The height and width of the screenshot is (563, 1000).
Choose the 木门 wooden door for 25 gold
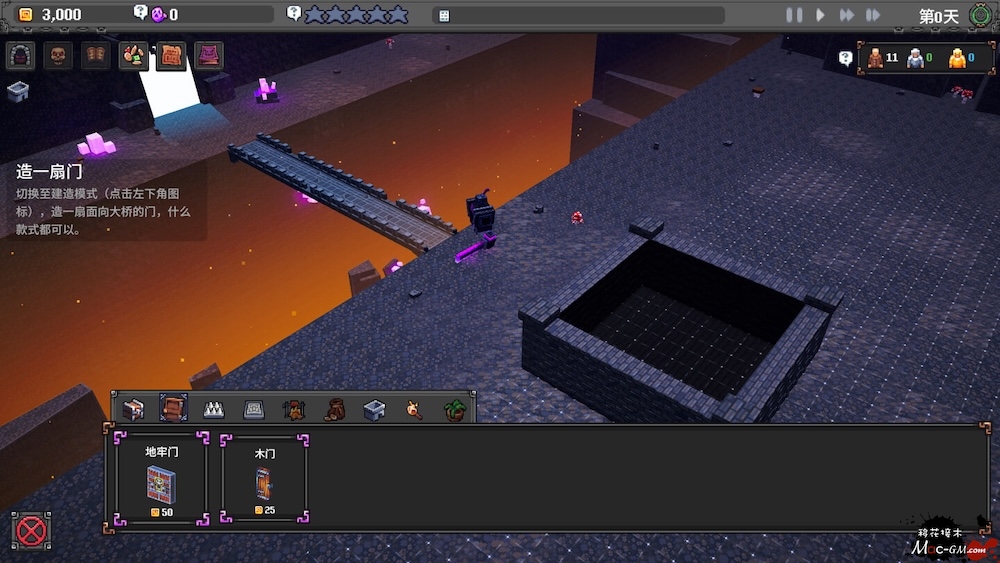[x=264, y=478]
